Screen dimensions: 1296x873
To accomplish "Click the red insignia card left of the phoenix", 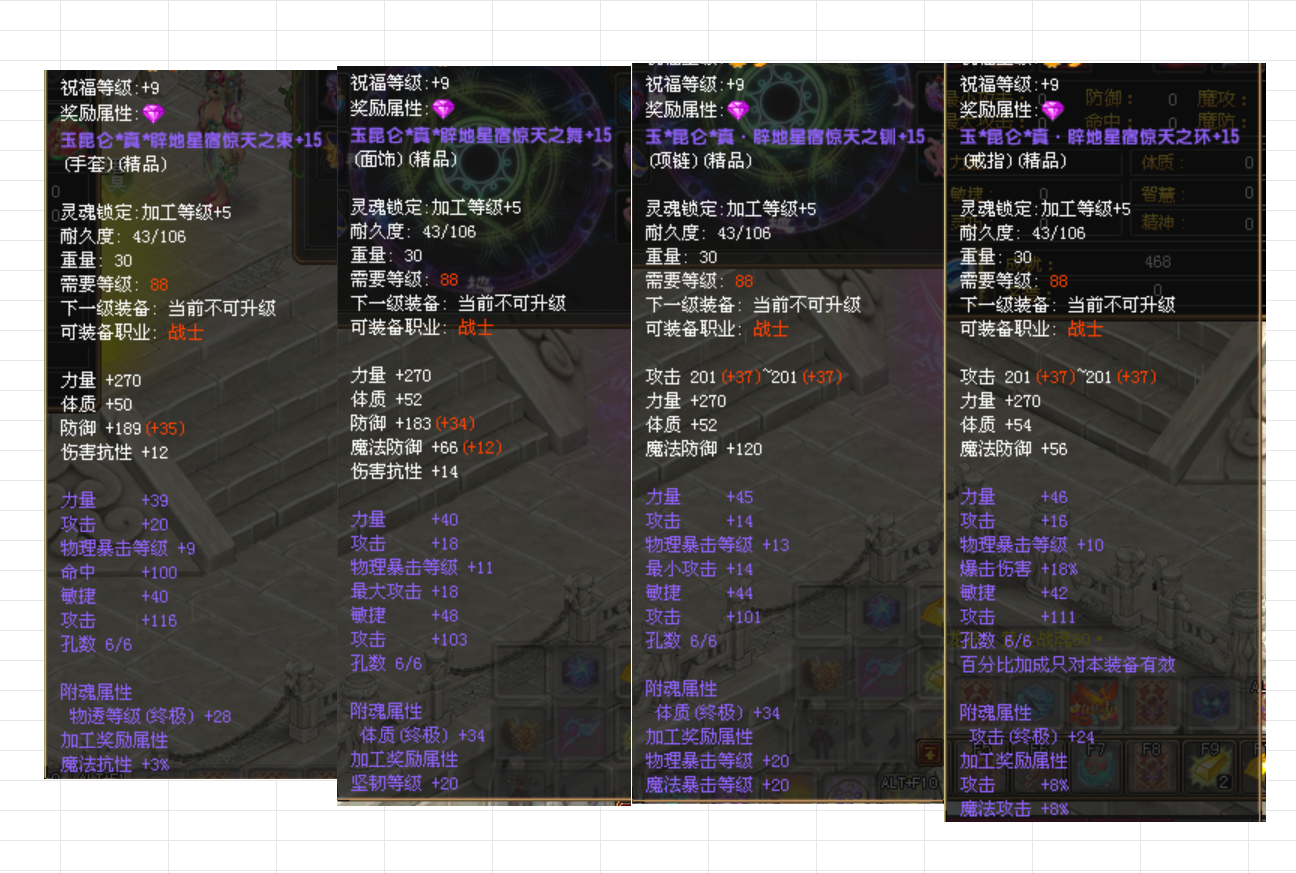I will (975, 702).
